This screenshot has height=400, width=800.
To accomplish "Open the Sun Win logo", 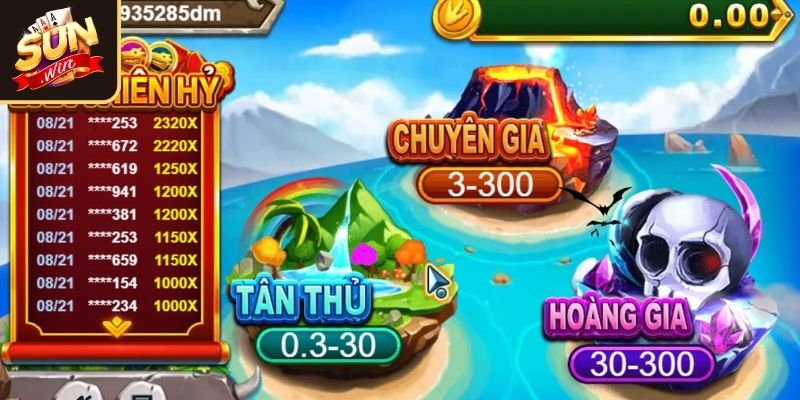I will (58, 48).
